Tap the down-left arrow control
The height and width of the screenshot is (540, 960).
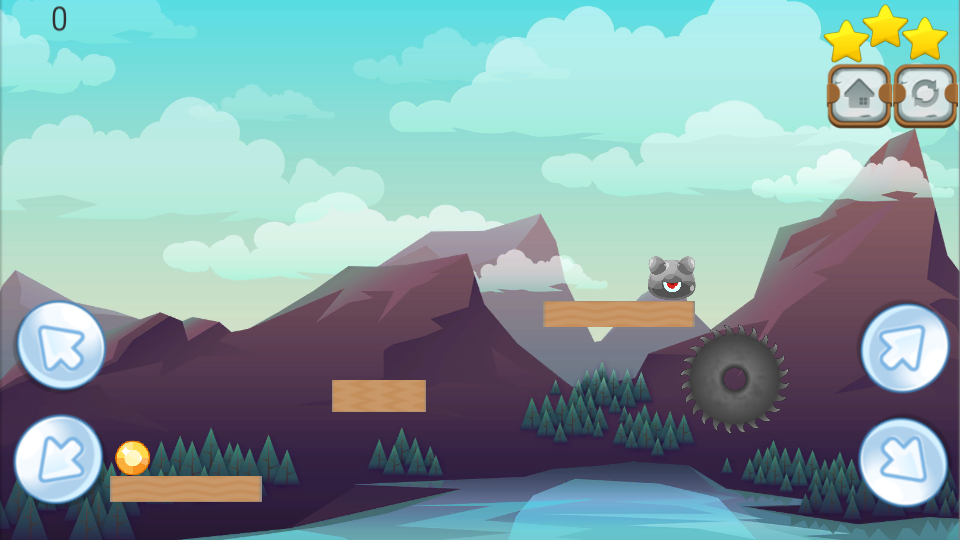[x=58, y=459]
